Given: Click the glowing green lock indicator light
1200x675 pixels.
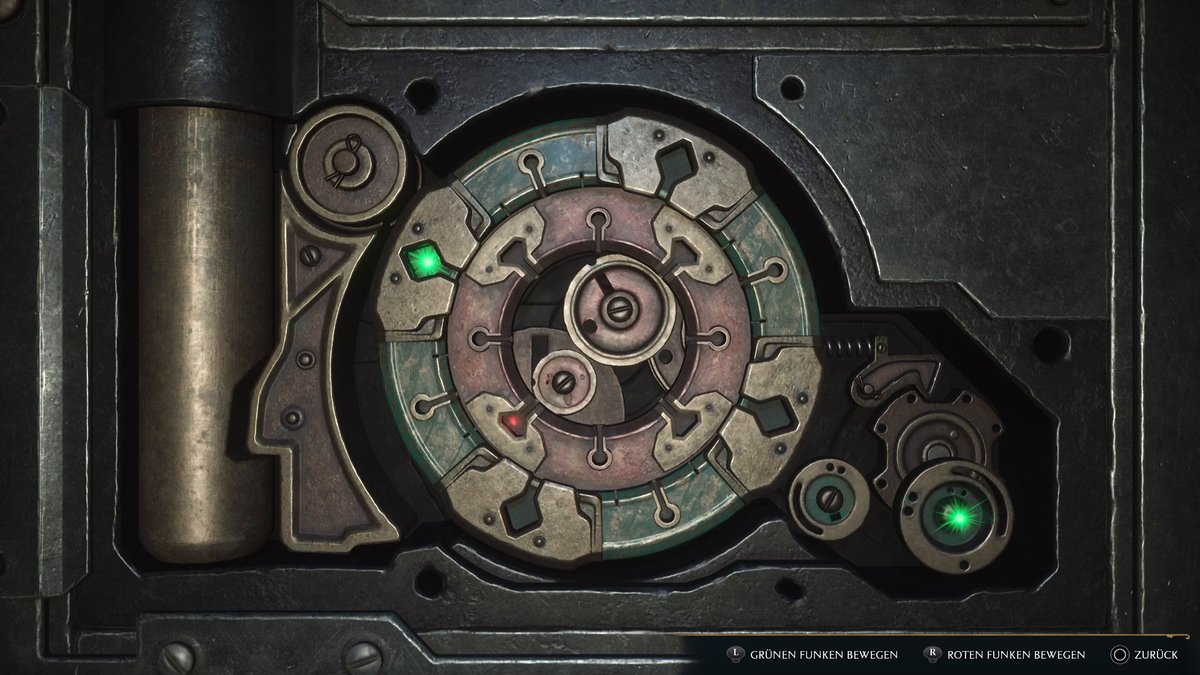Looking at the screenshot, I should pos(957,516).
